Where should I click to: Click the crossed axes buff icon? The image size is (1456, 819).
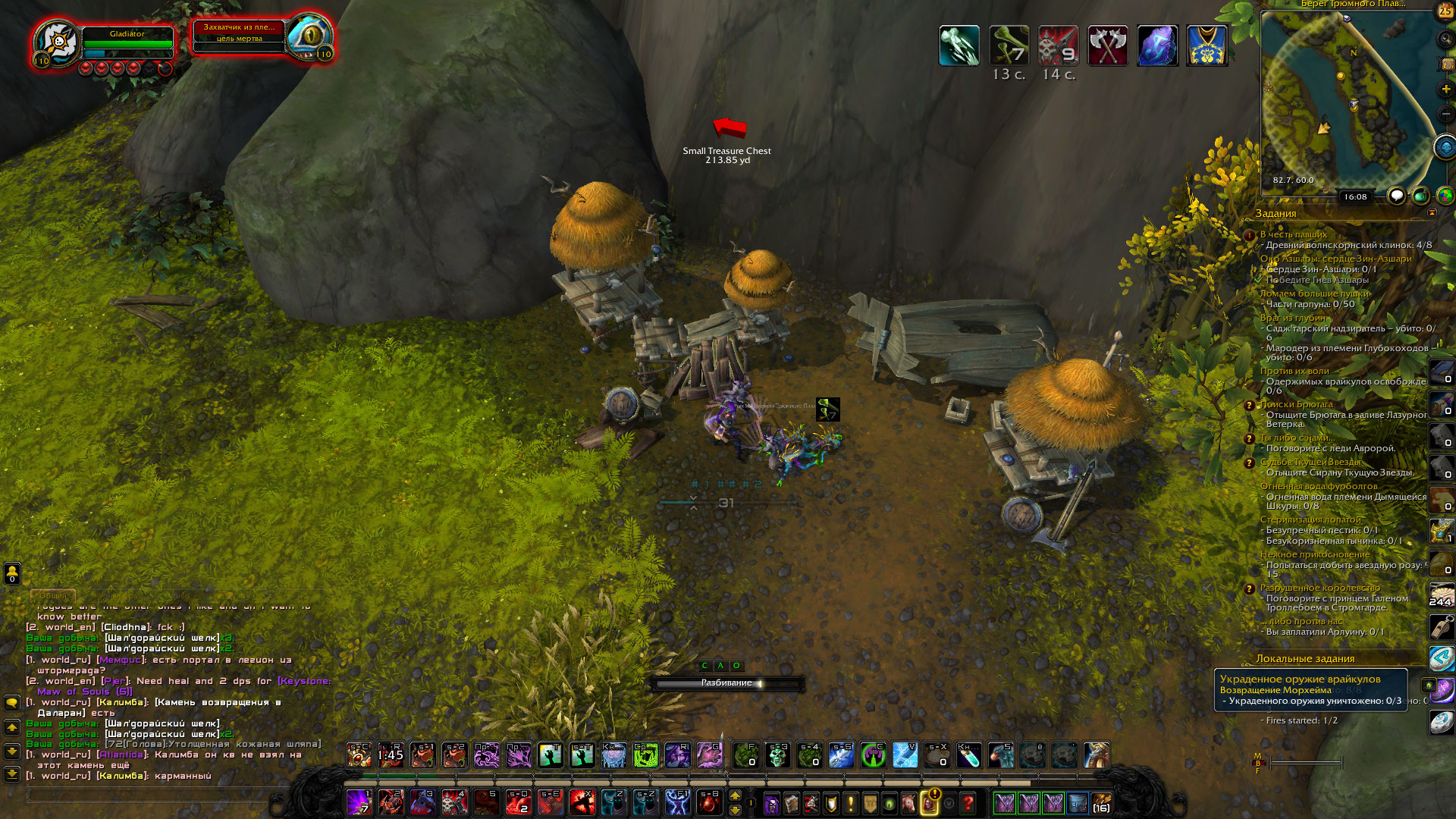[x=1107, y=45]
